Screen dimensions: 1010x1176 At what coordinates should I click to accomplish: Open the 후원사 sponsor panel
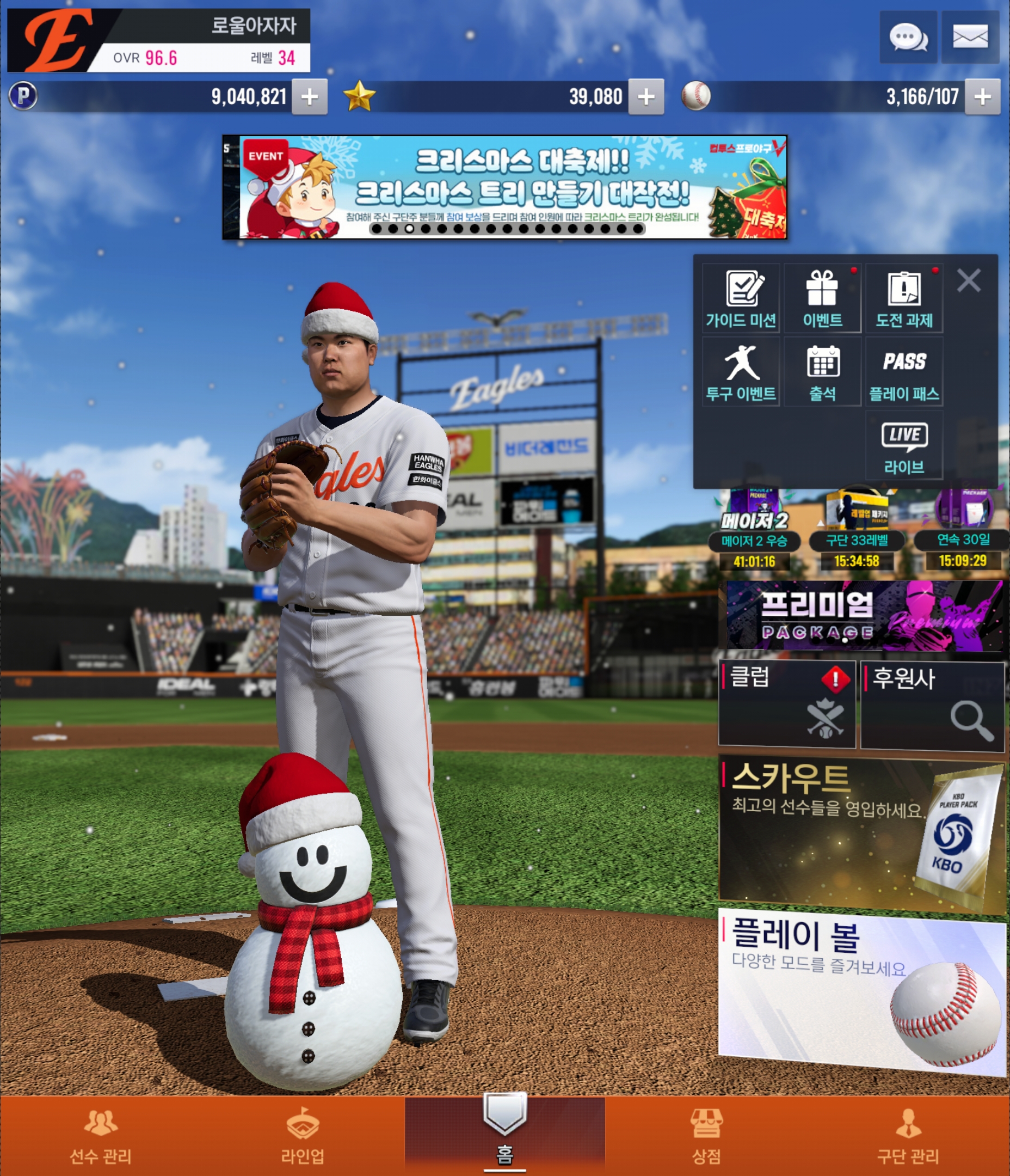[932, 705]
